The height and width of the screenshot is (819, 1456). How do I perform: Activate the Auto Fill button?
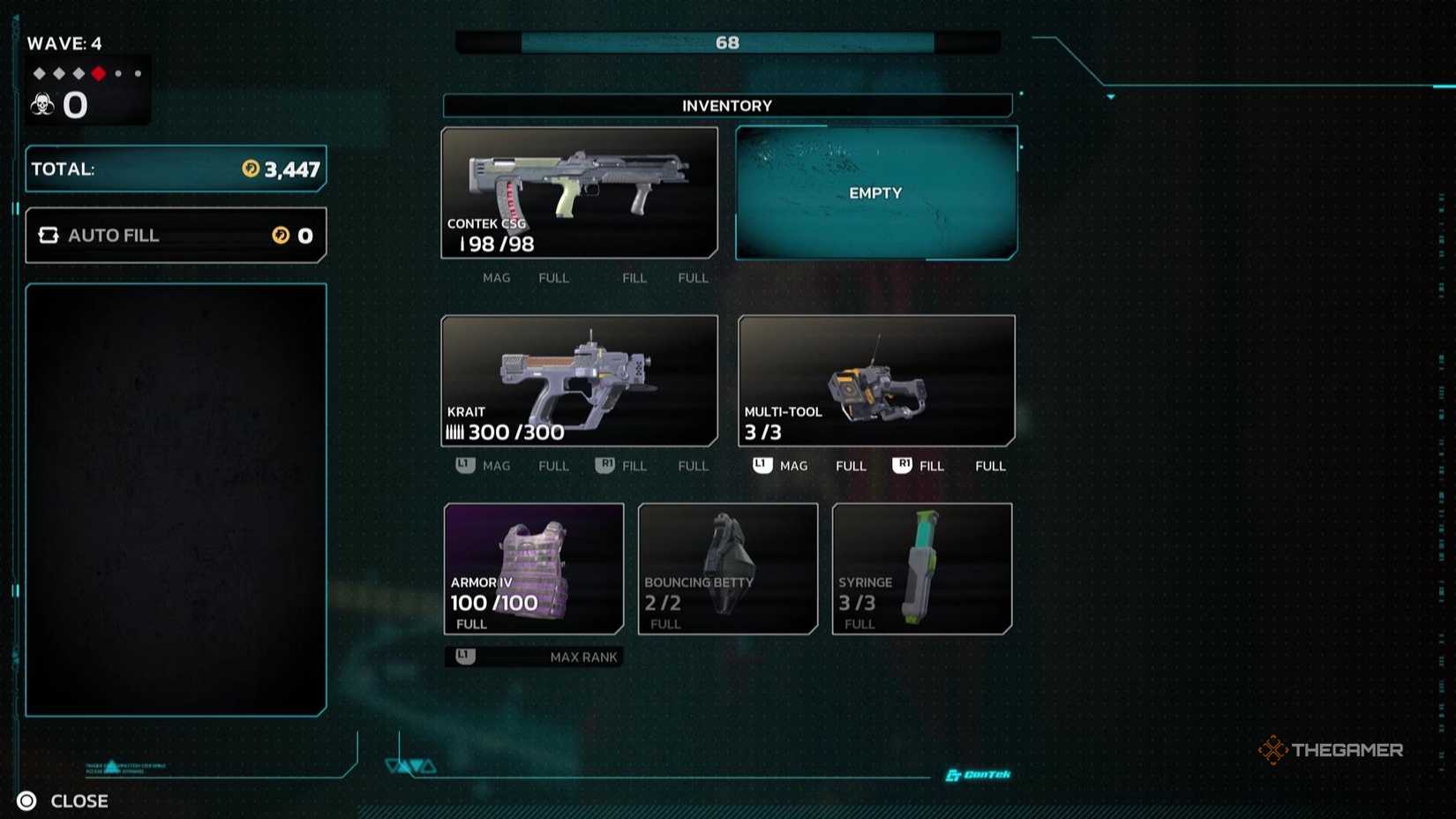pos(176,236)
